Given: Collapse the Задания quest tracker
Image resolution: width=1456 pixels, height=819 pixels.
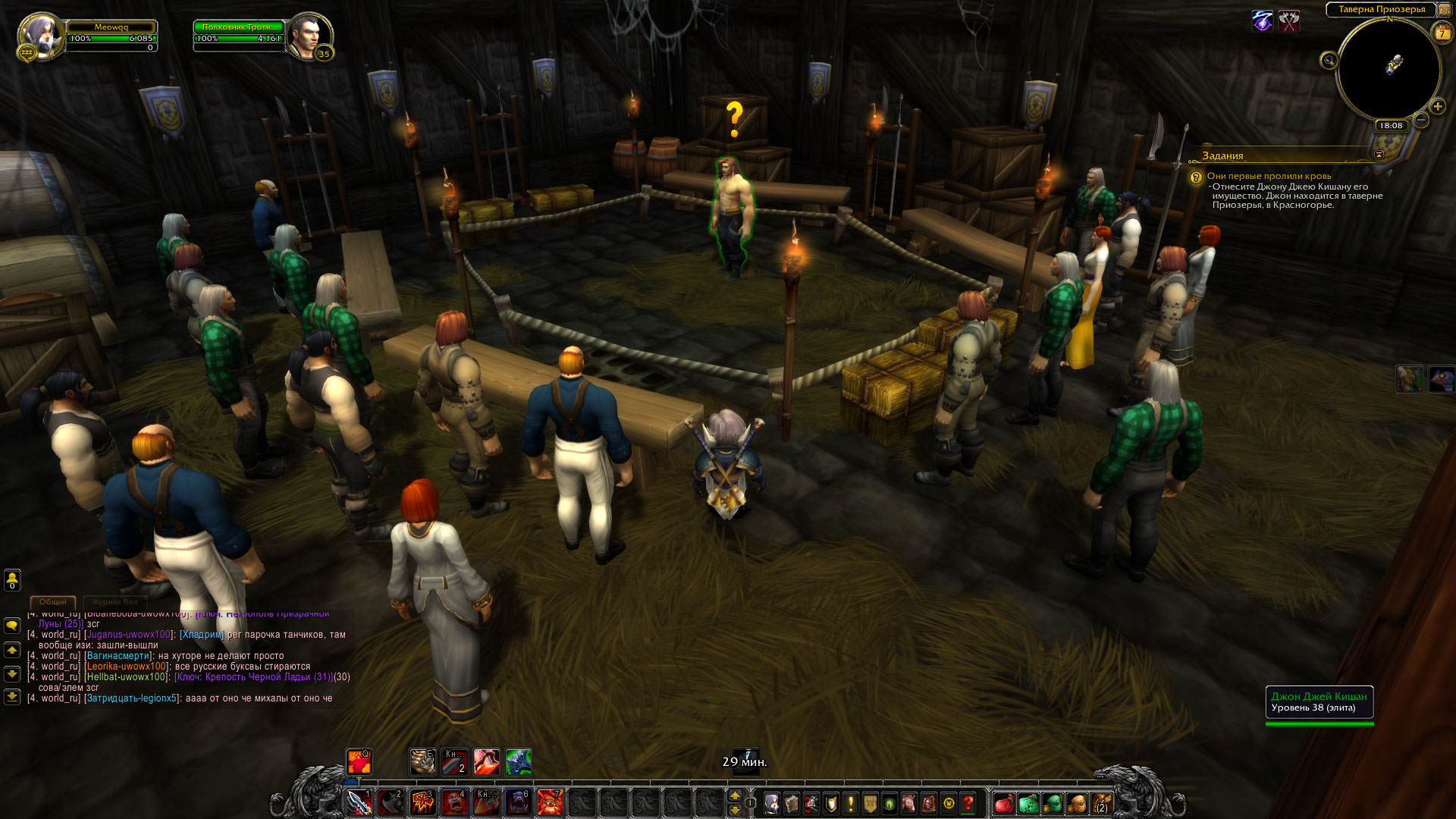Looking at the screenshot, I should point(1379,155).
